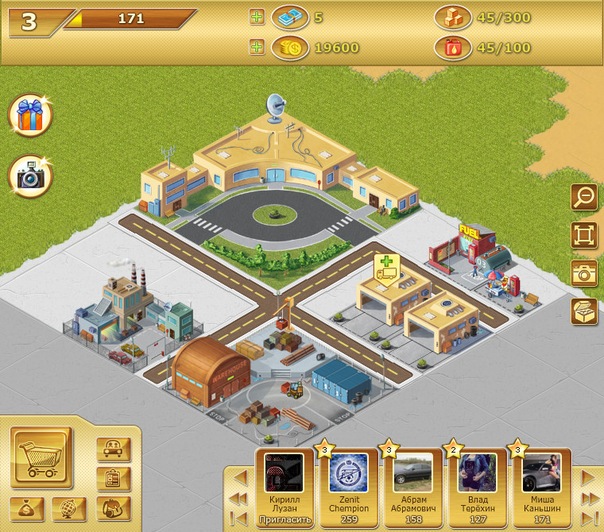Click the photo camera icon under the gift
The image size is (604, 532).
point(30,177)
